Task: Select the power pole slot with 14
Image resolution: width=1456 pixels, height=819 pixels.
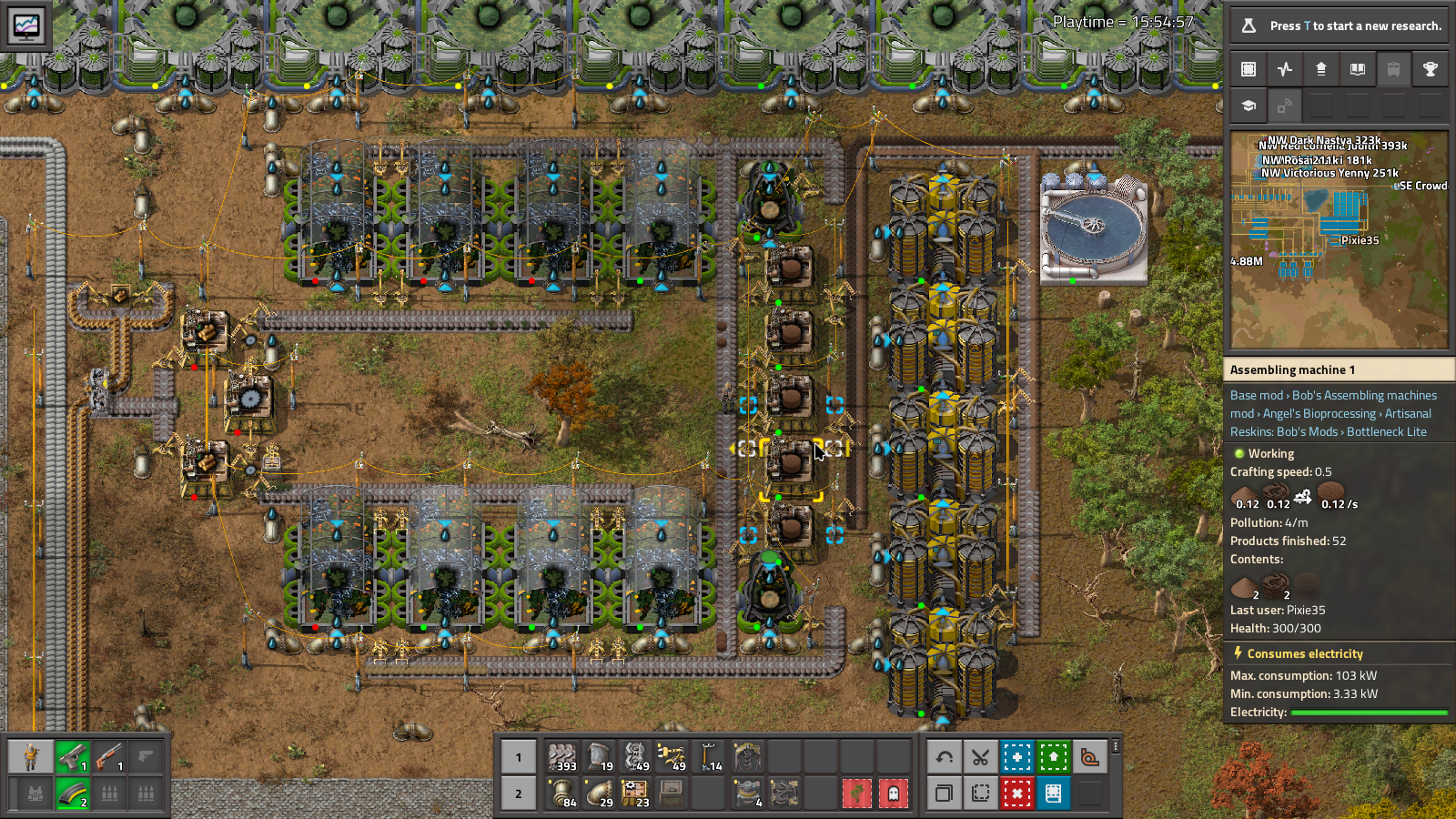Action: 710,757
